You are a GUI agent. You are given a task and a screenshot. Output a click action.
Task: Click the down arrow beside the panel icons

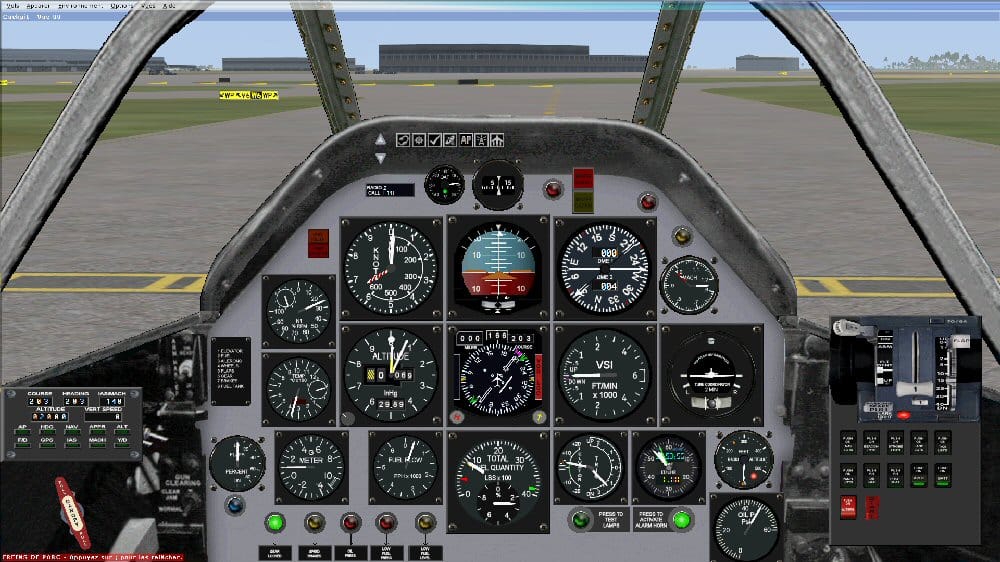380,157
